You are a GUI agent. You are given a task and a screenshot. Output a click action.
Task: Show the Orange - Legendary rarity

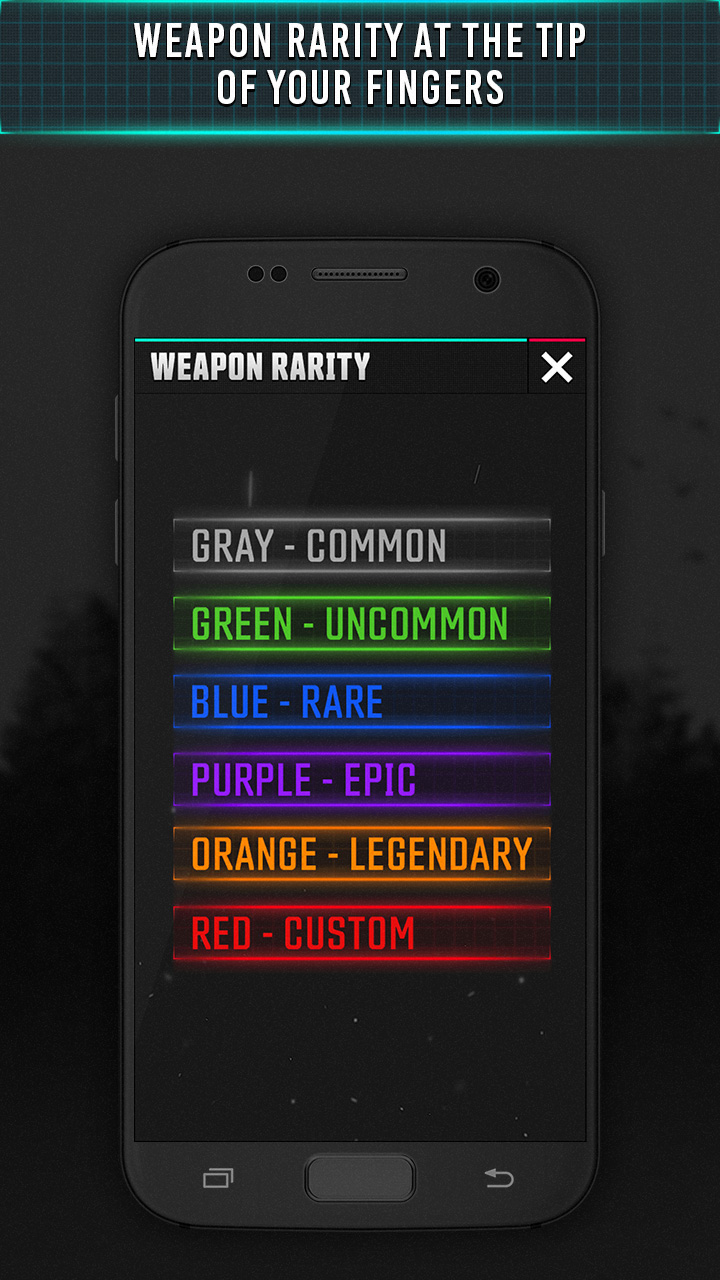point(361,855)
